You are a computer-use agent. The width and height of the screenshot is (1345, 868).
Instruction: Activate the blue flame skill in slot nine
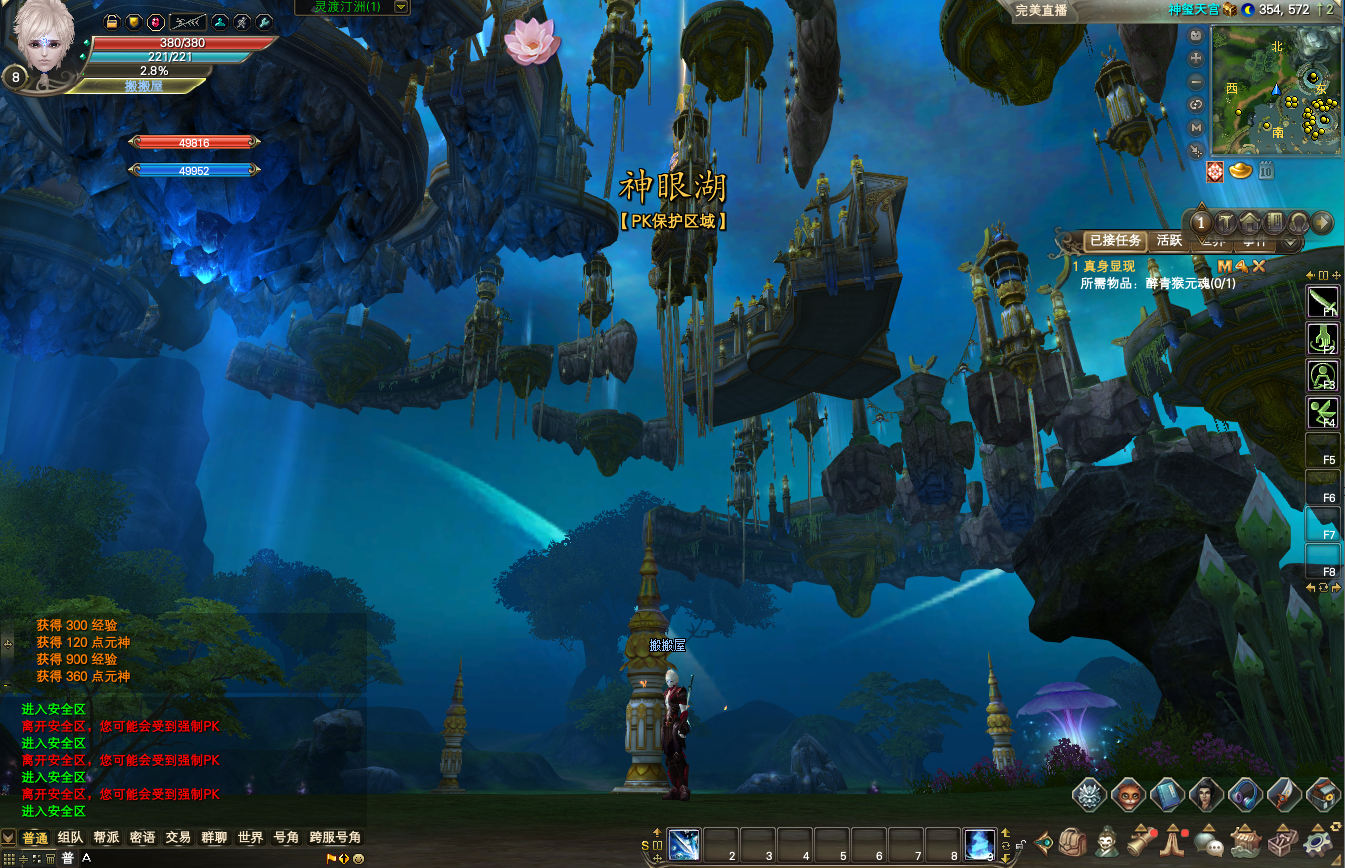click(979, 844)
